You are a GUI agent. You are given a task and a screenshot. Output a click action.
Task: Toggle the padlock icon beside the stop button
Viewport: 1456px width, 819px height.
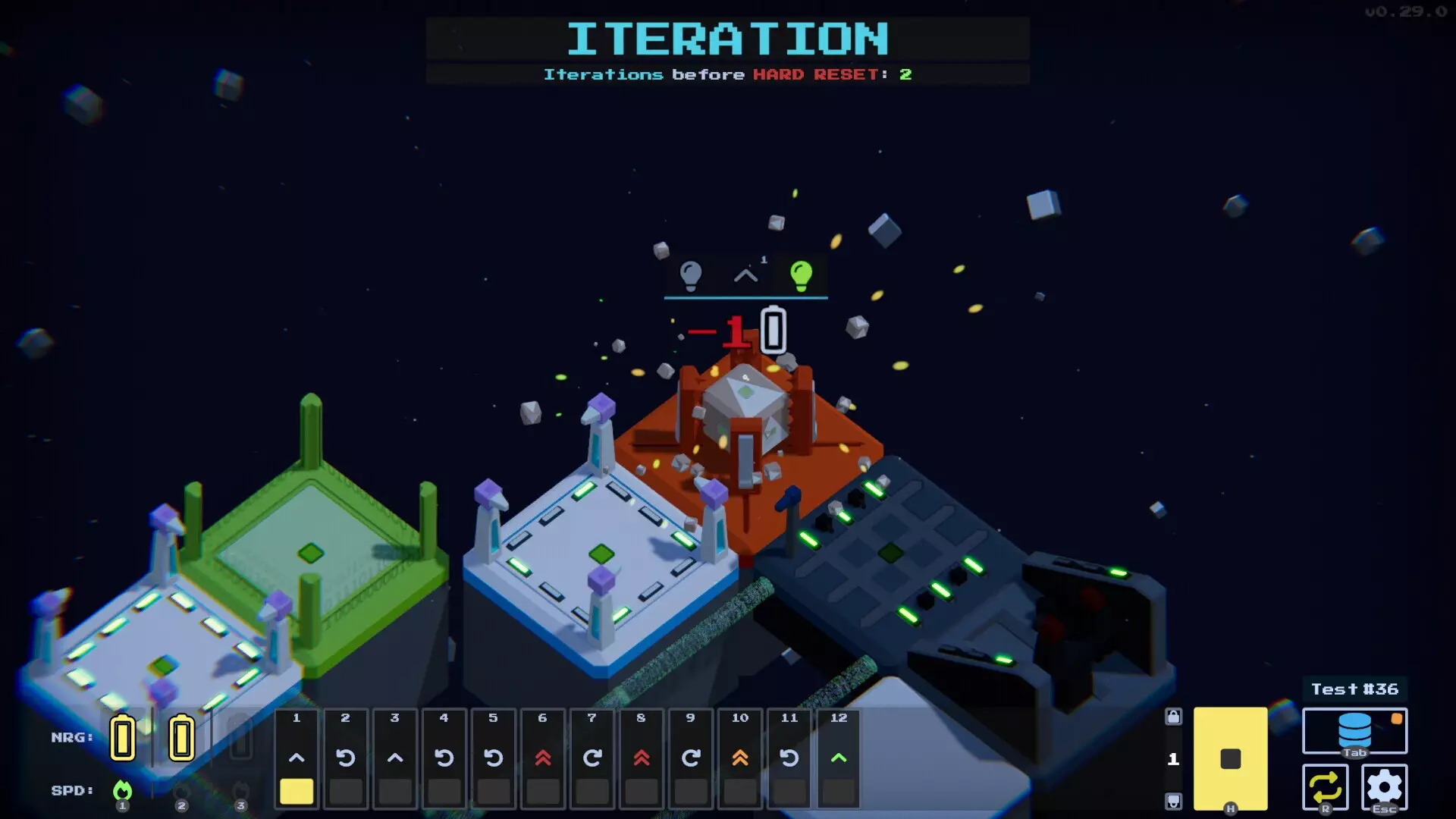[x=1173, y=717]
